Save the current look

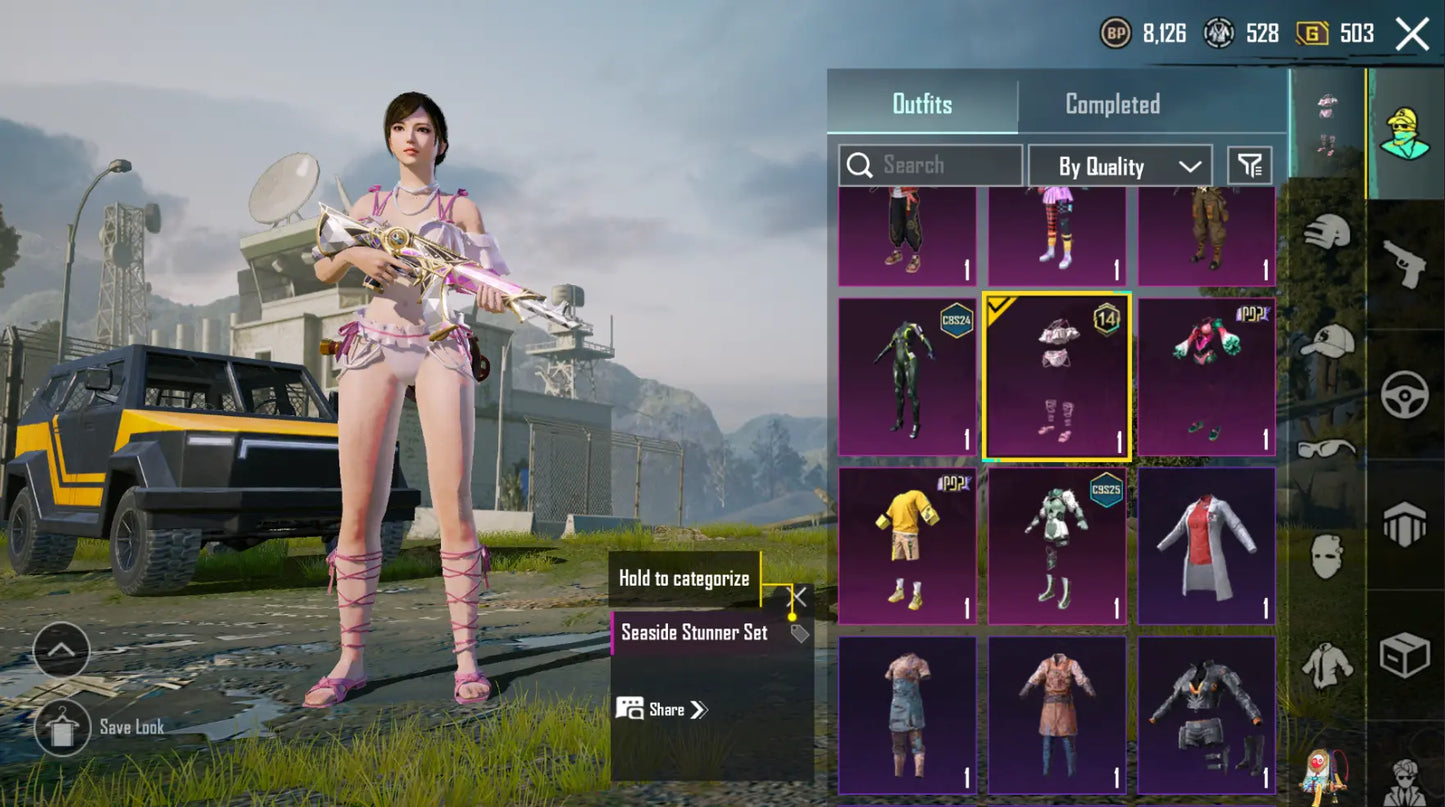62,727
